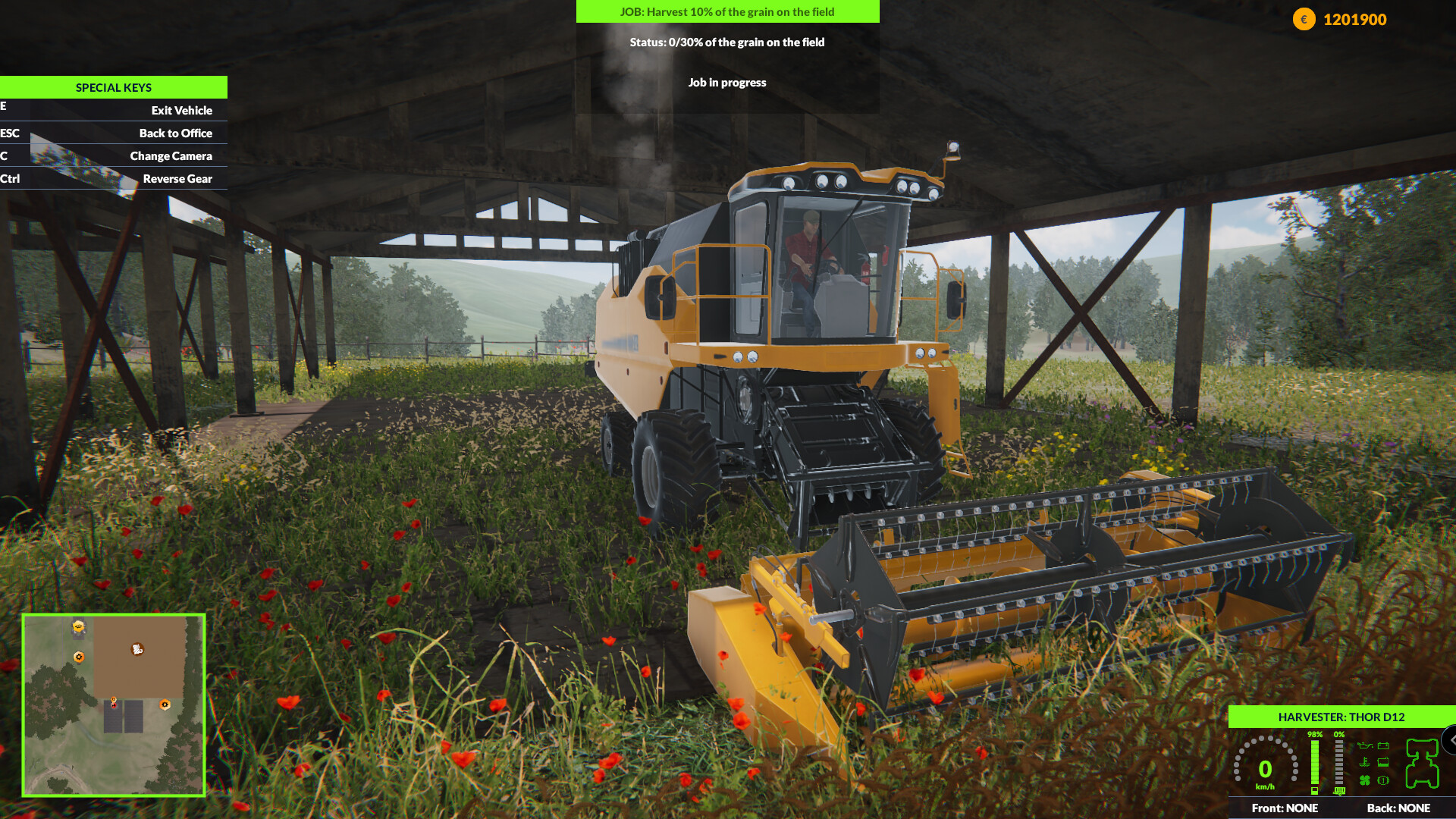Viewport: 1456px width, 819px height.
Task: Click the trailer icon under the 0% bar
Action: point(1339,791)
